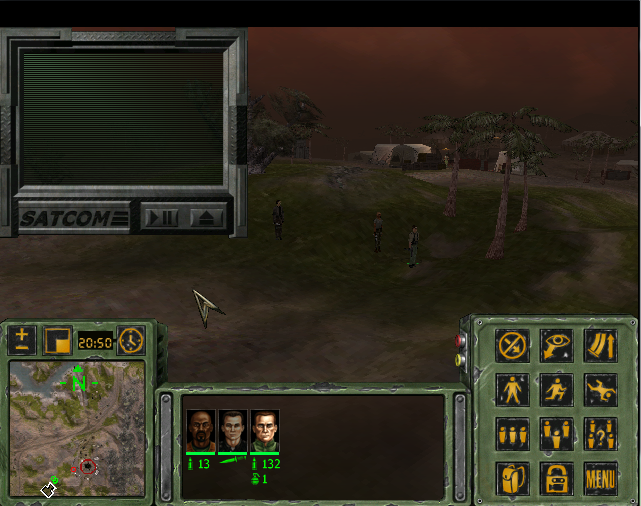The height and width of the screenshot is (506, 641).
Task: Select the soldier portrait with 132 ammo
Action: 265,430
